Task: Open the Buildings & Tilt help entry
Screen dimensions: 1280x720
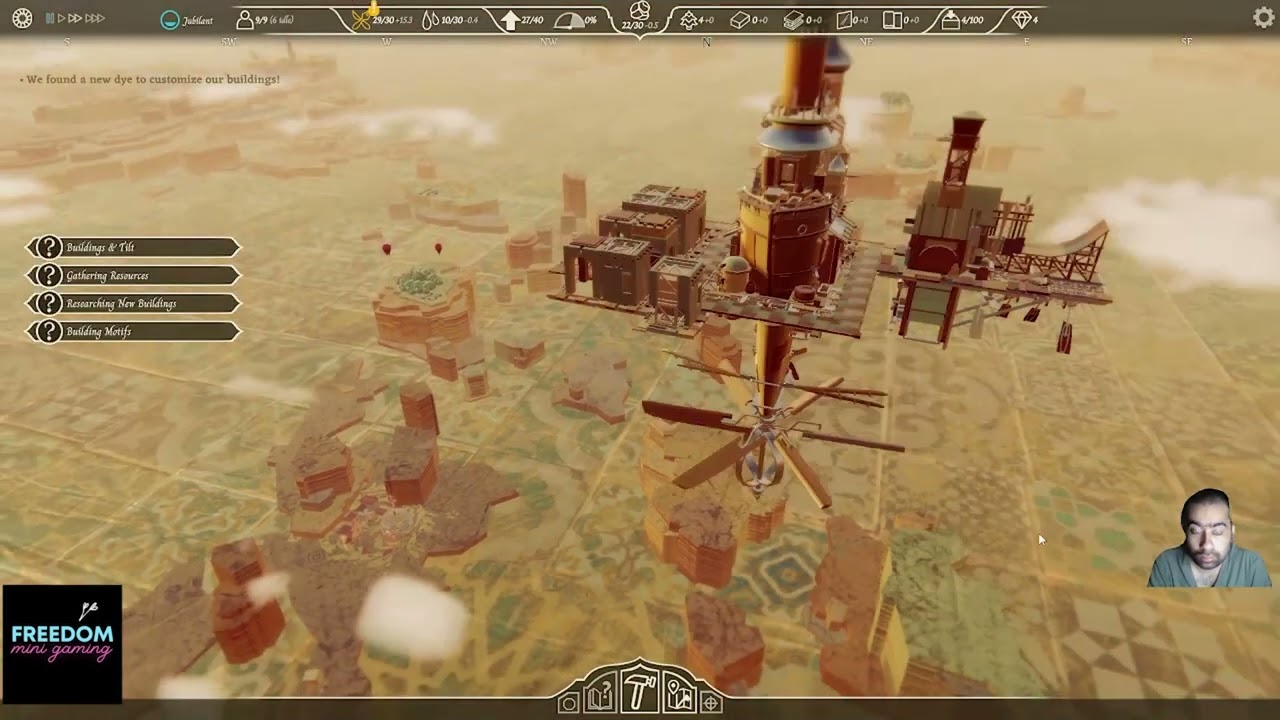Action: point(133,247)
